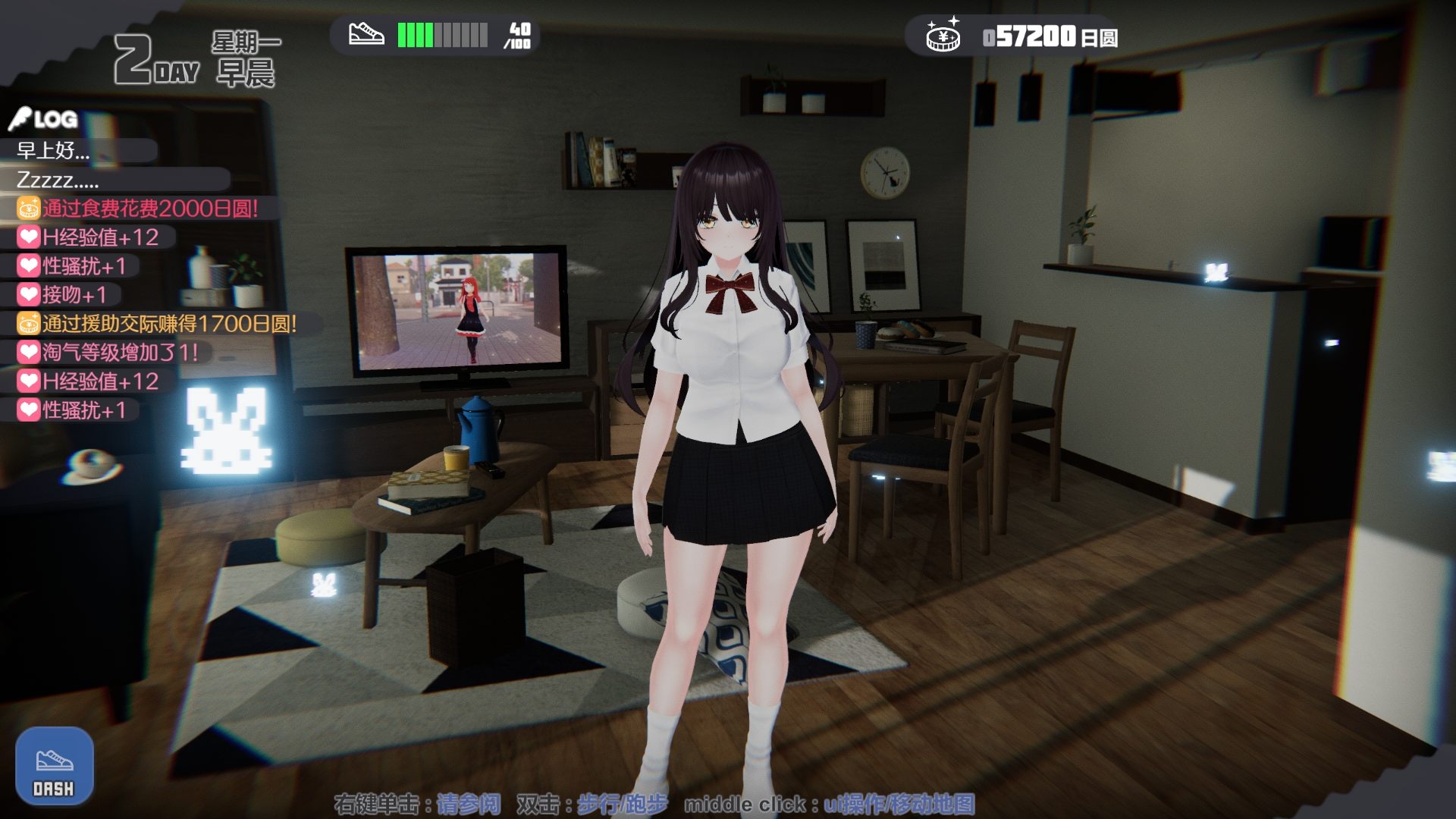Click heart icon on 接吻+1 log entry
This screenshot has height=819, width=1456.
click(28, 292)
